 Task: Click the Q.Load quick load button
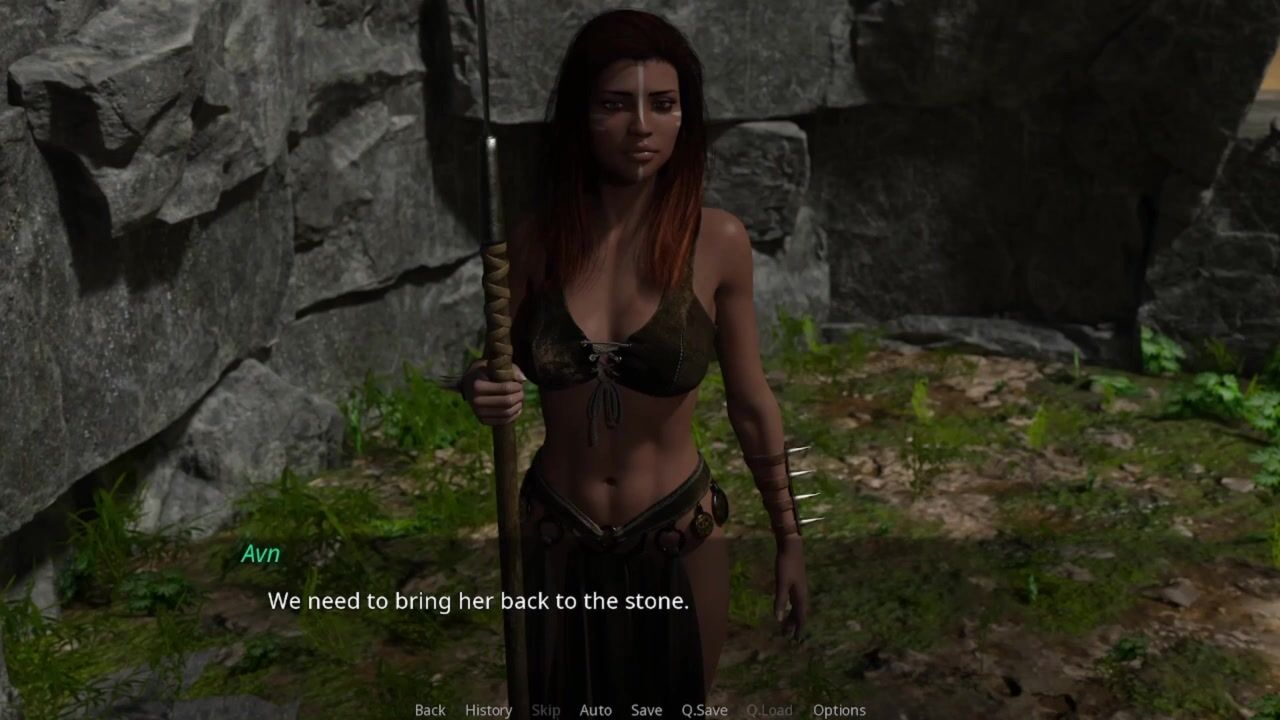(769, 710)
